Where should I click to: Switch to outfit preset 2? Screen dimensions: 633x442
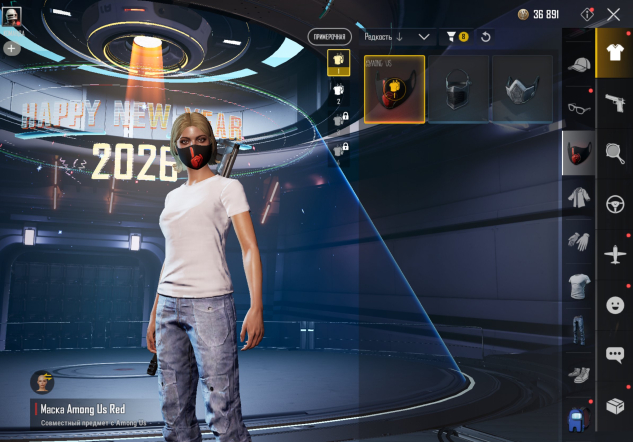pos(338,91)
